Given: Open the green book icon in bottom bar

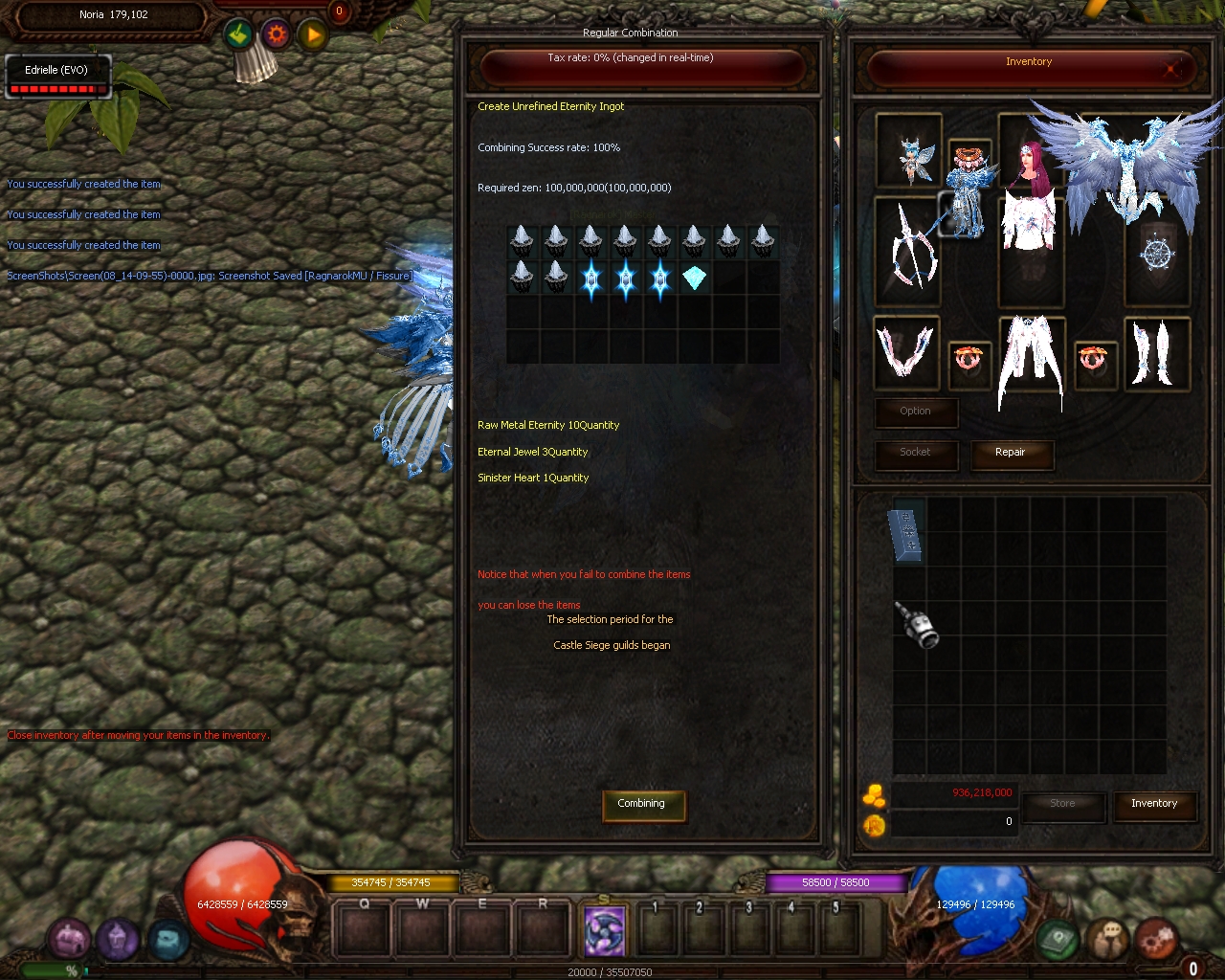Looking at the screenshot, I should (x=1057, y=940).
